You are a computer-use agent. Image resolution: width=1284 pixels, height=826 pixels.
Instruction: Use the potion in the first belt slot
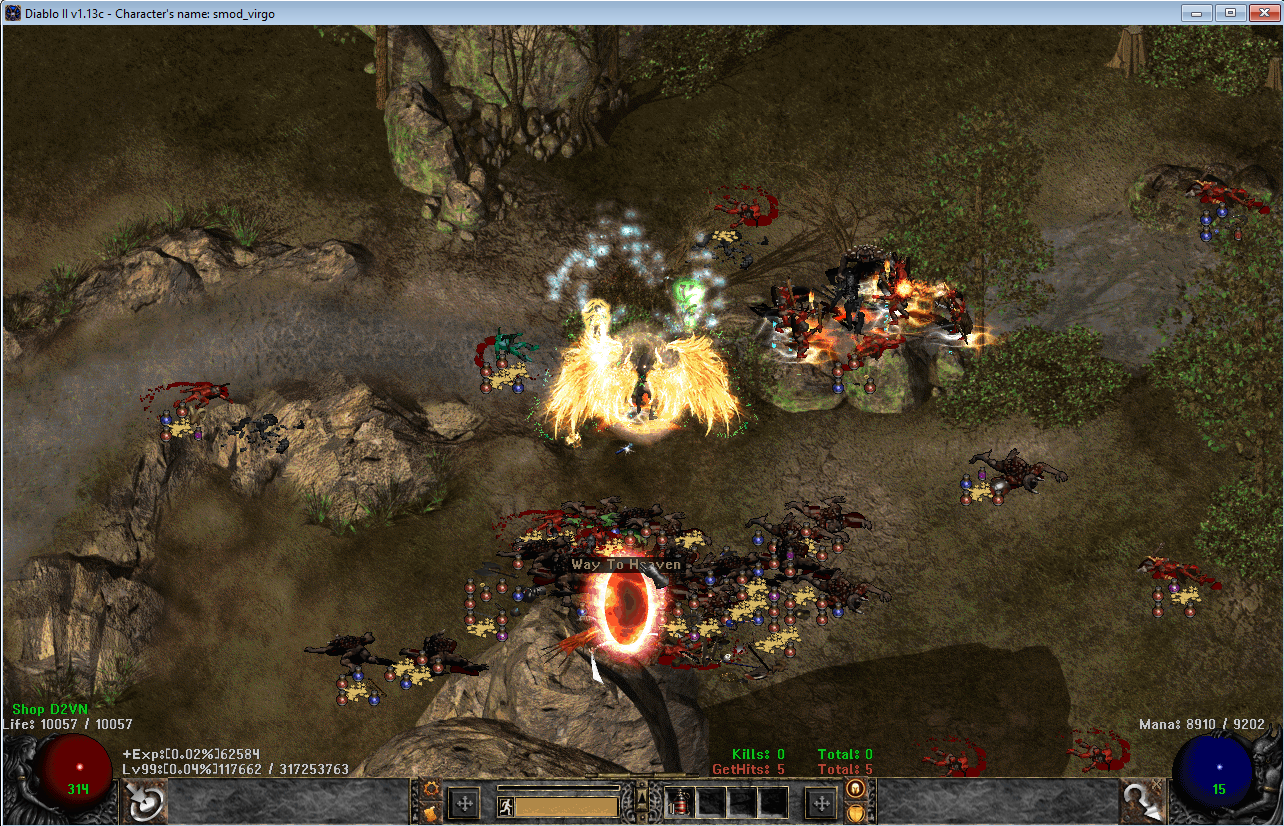(680, 802)
